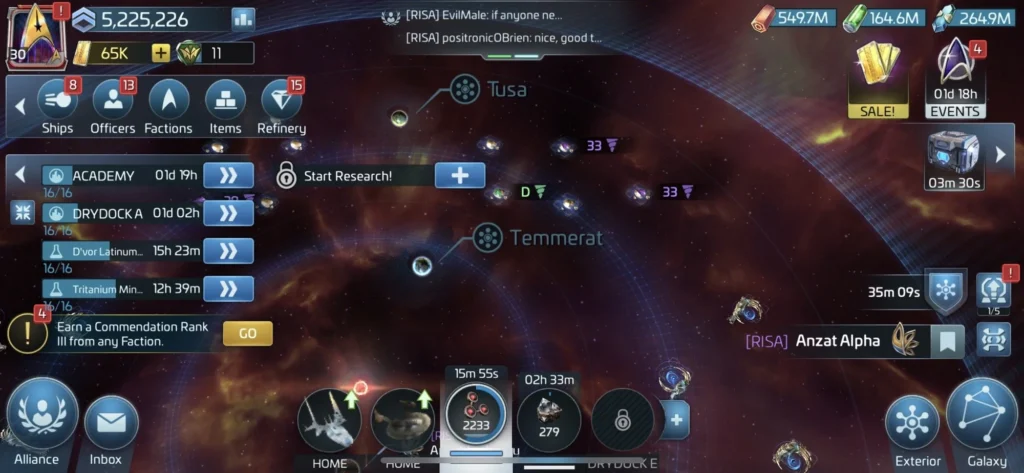Open the Items menu

click(225, 106)
